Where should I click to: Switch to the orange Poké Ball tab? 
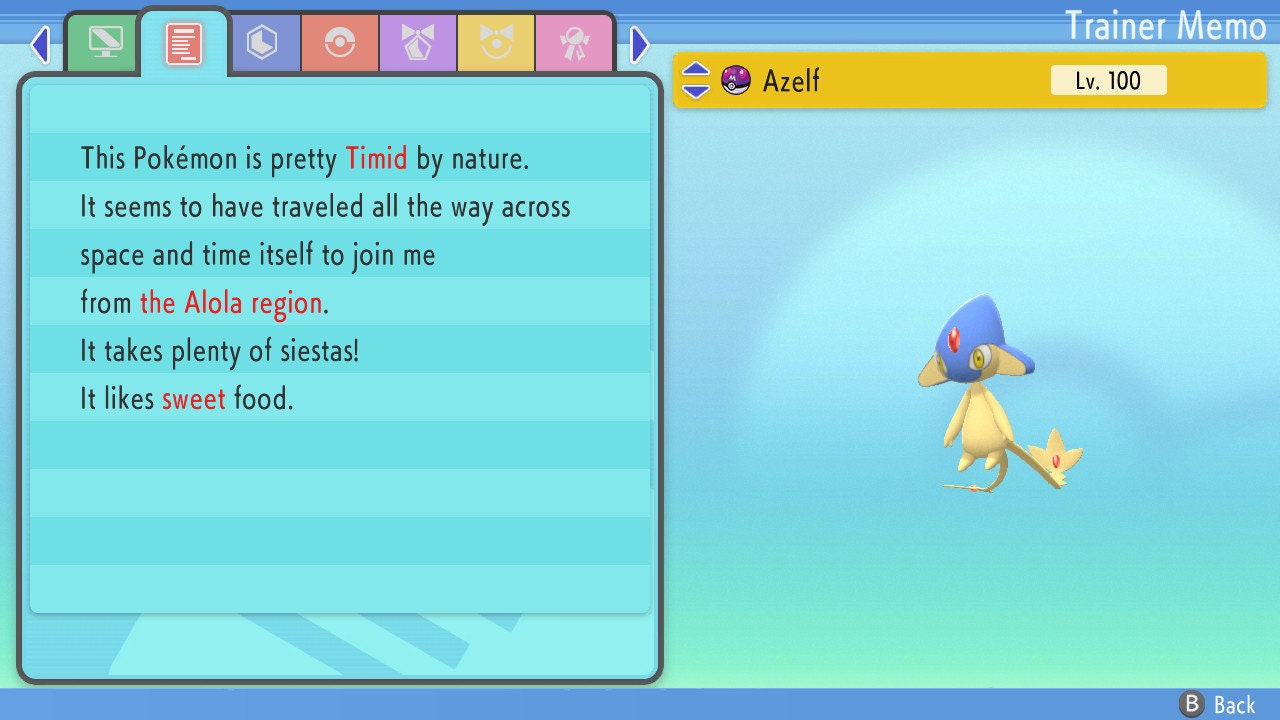340,42
